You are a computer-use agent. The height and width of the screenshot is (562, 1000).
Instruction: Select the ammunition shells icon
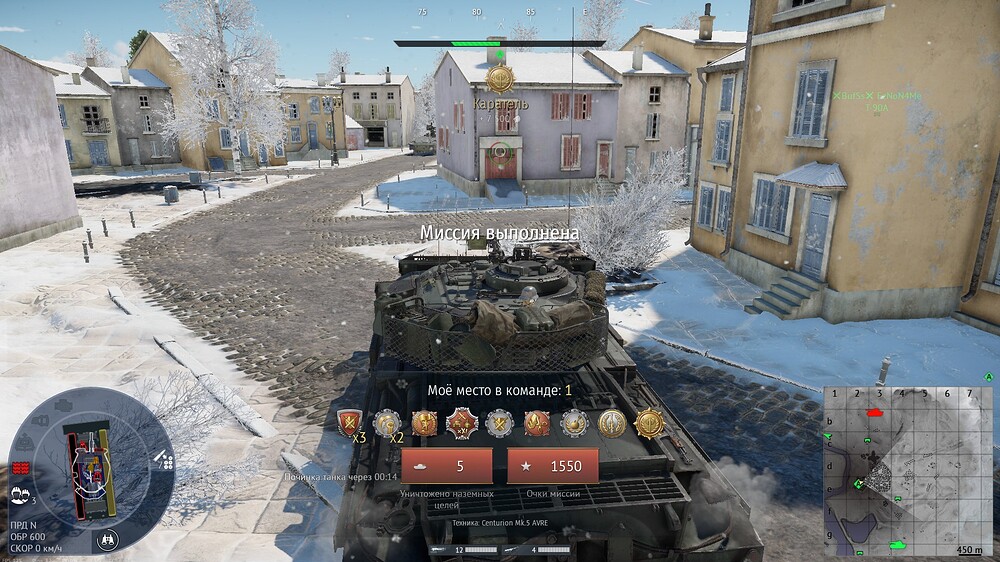166,459
